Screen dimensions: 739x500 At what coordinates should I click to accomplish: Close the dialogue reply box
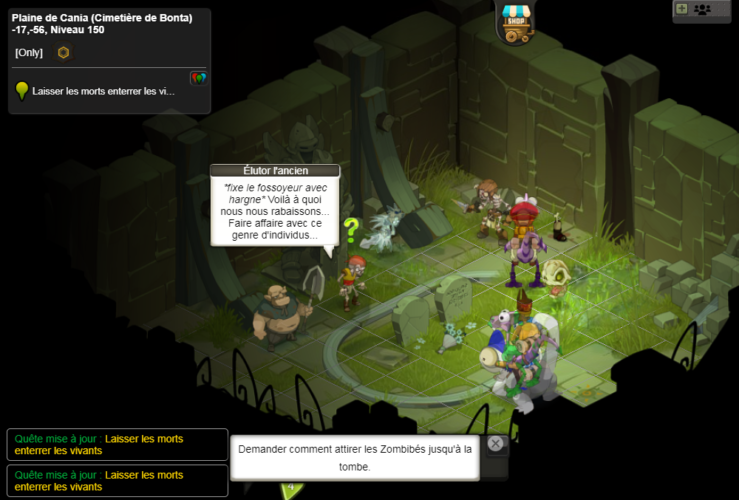point(496,444)
